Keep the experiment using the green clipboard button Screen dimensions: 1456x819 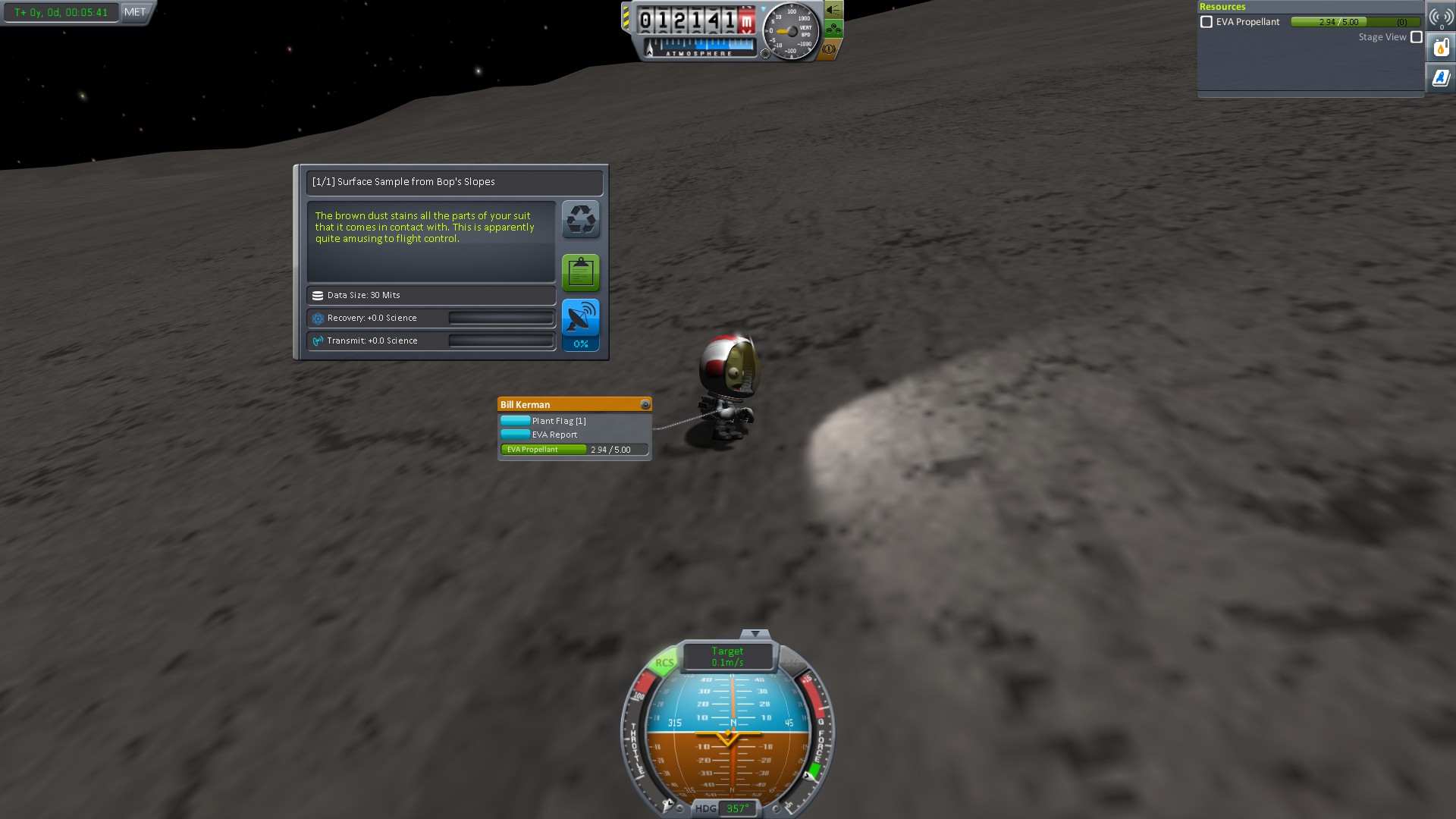581,272
